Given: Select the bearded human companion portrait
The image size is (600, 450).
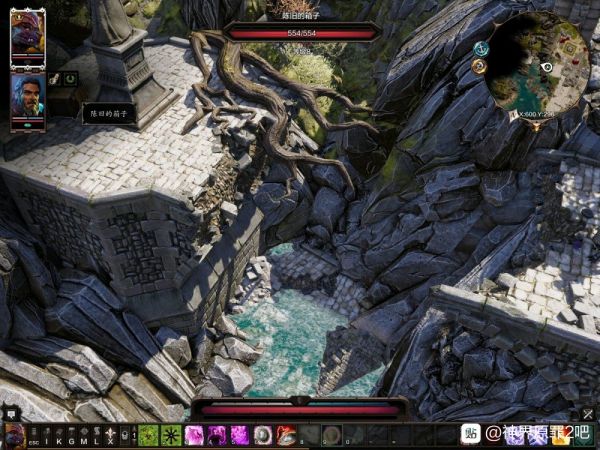Looking at the screenshot, I should point(27,97).
